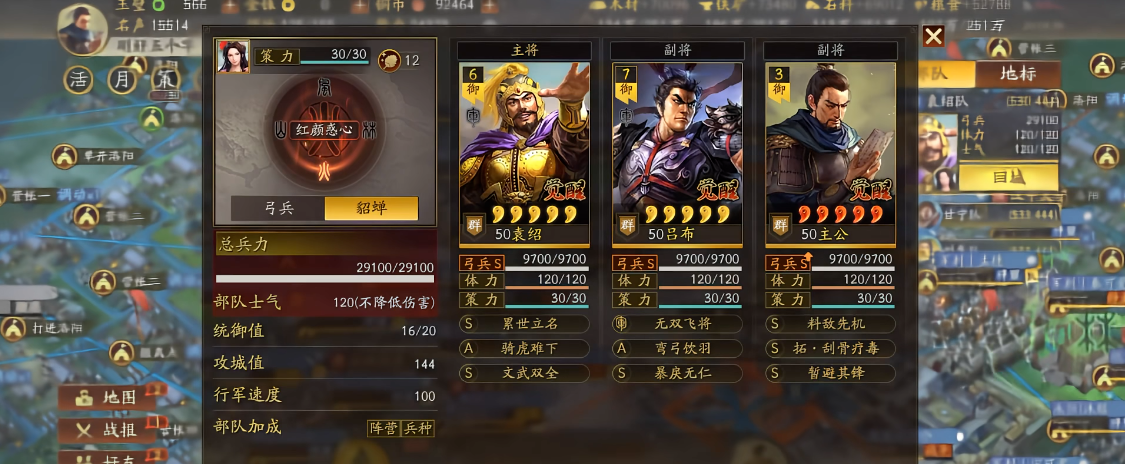Viewport: 1125px width, 464px height.
Task: Open the 兵种 troop bonus details
Action: coord(417,428)
